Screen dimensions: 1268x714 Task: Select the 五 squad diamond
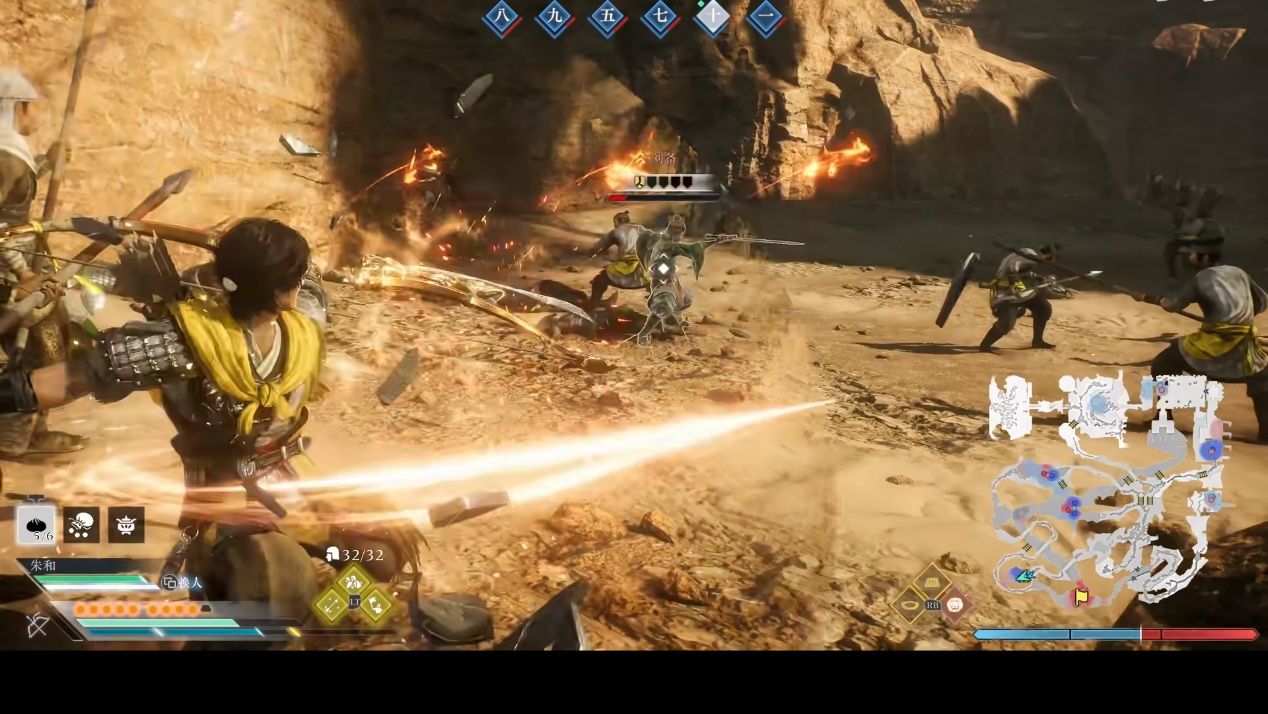pyautogui.click(x=607, y=17)
